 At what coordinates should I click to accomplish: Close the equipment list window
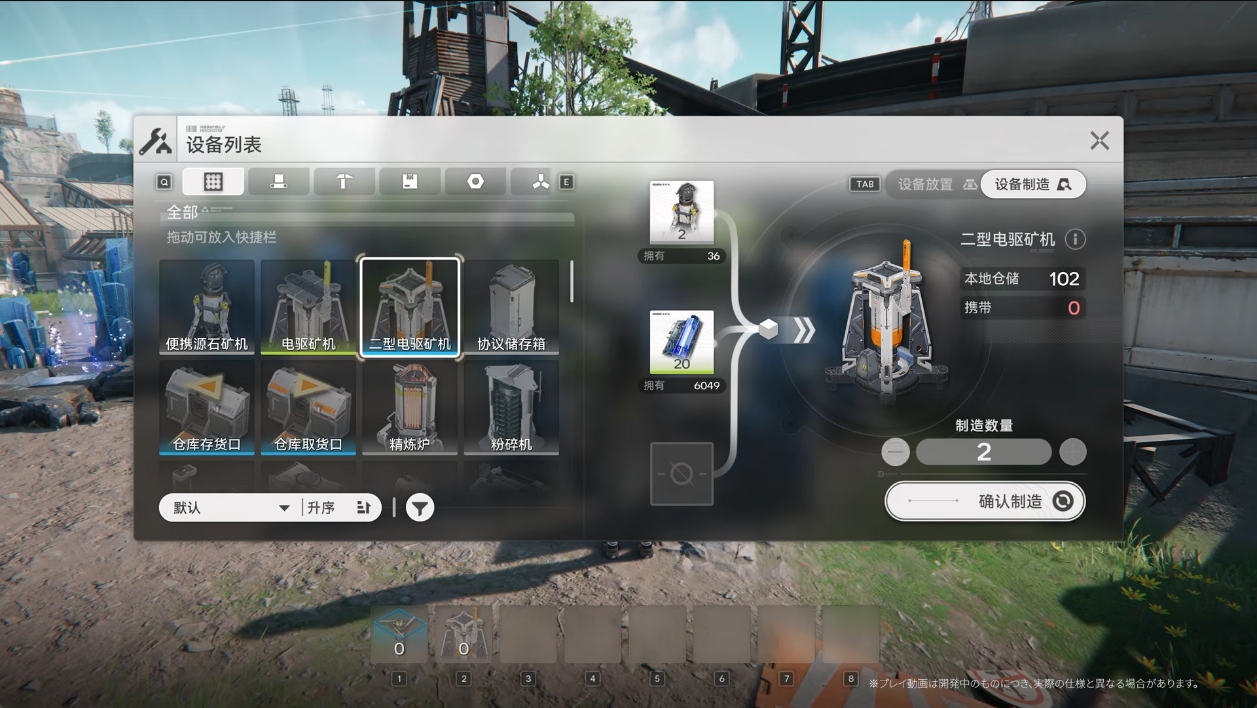[x=1099, y=141]
